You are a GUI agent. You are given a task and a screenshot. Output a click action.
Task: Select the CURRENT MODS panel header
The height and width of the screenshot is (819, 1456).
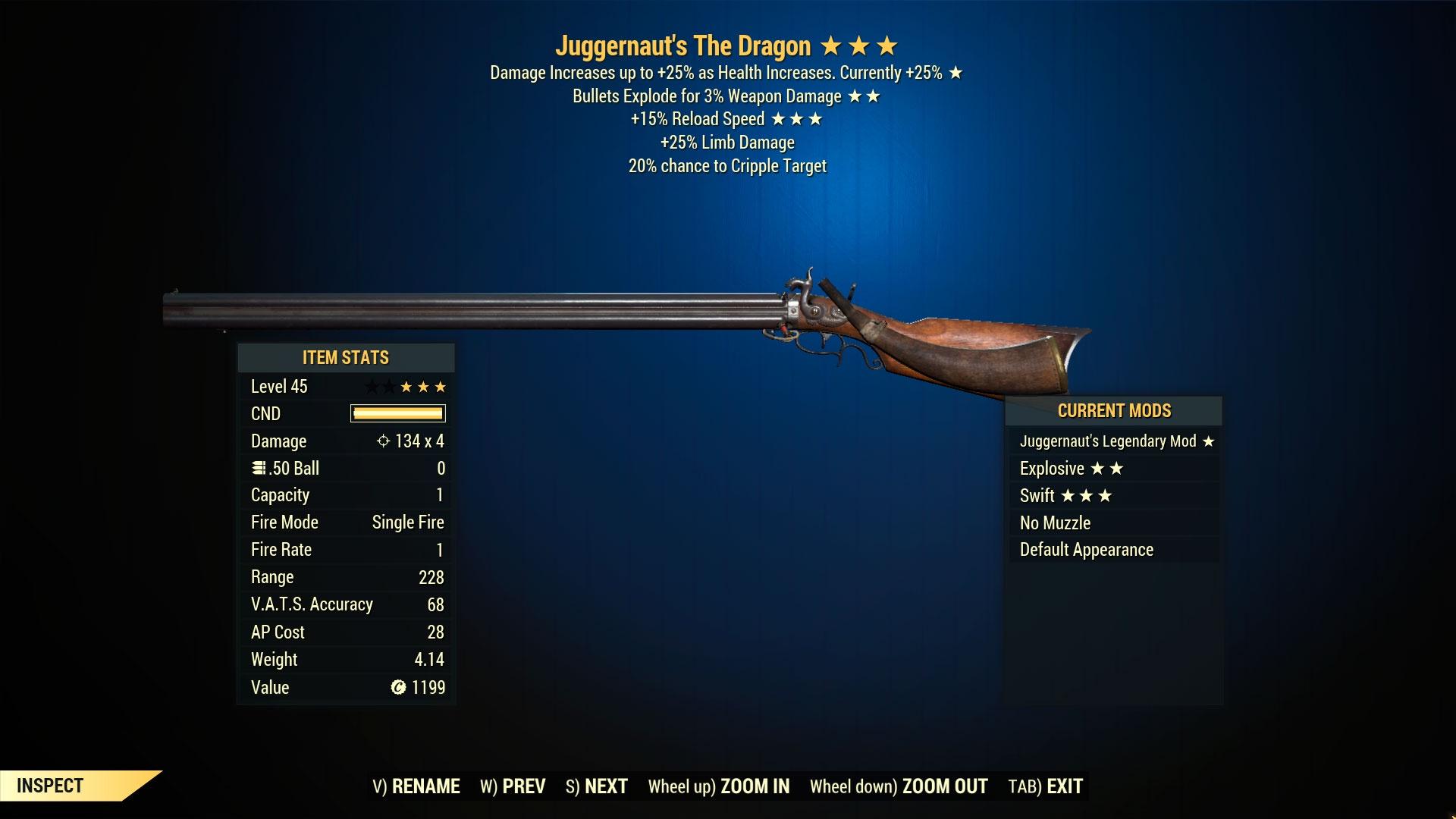point(1114,410)
